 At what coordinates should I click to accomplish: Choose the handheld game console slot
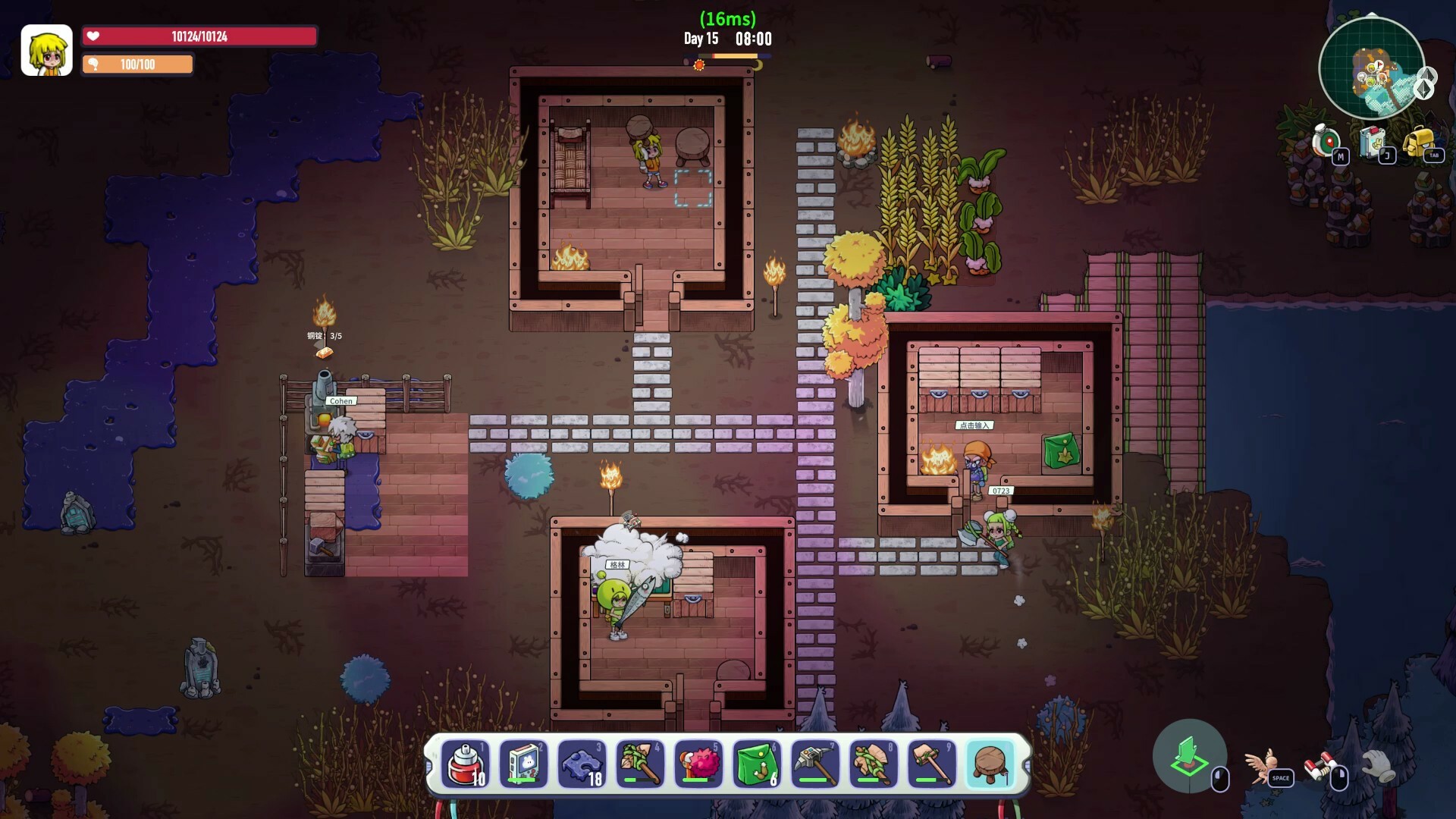[x=524, y=764]
